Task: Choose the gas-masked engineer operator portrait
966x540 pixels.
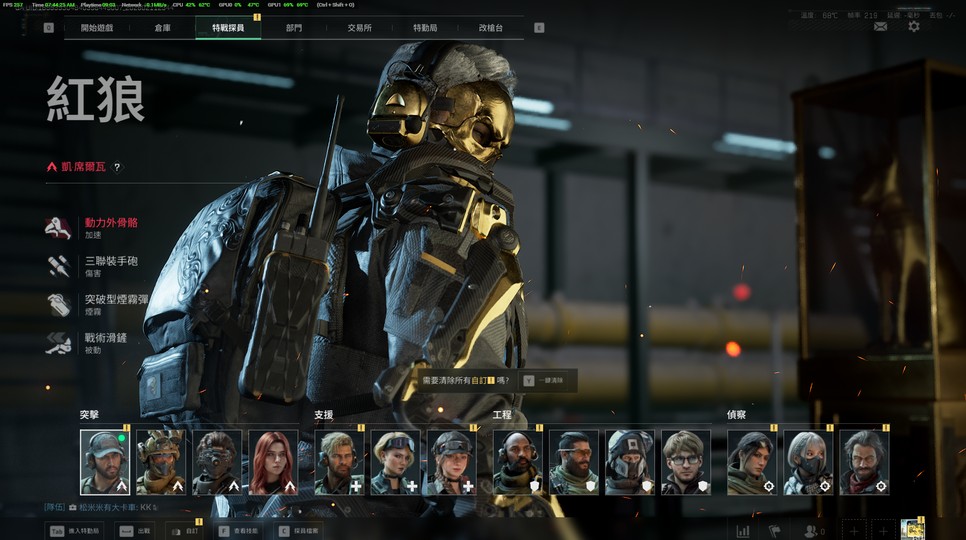Action: pyautogui.click(x=629, y=462)
